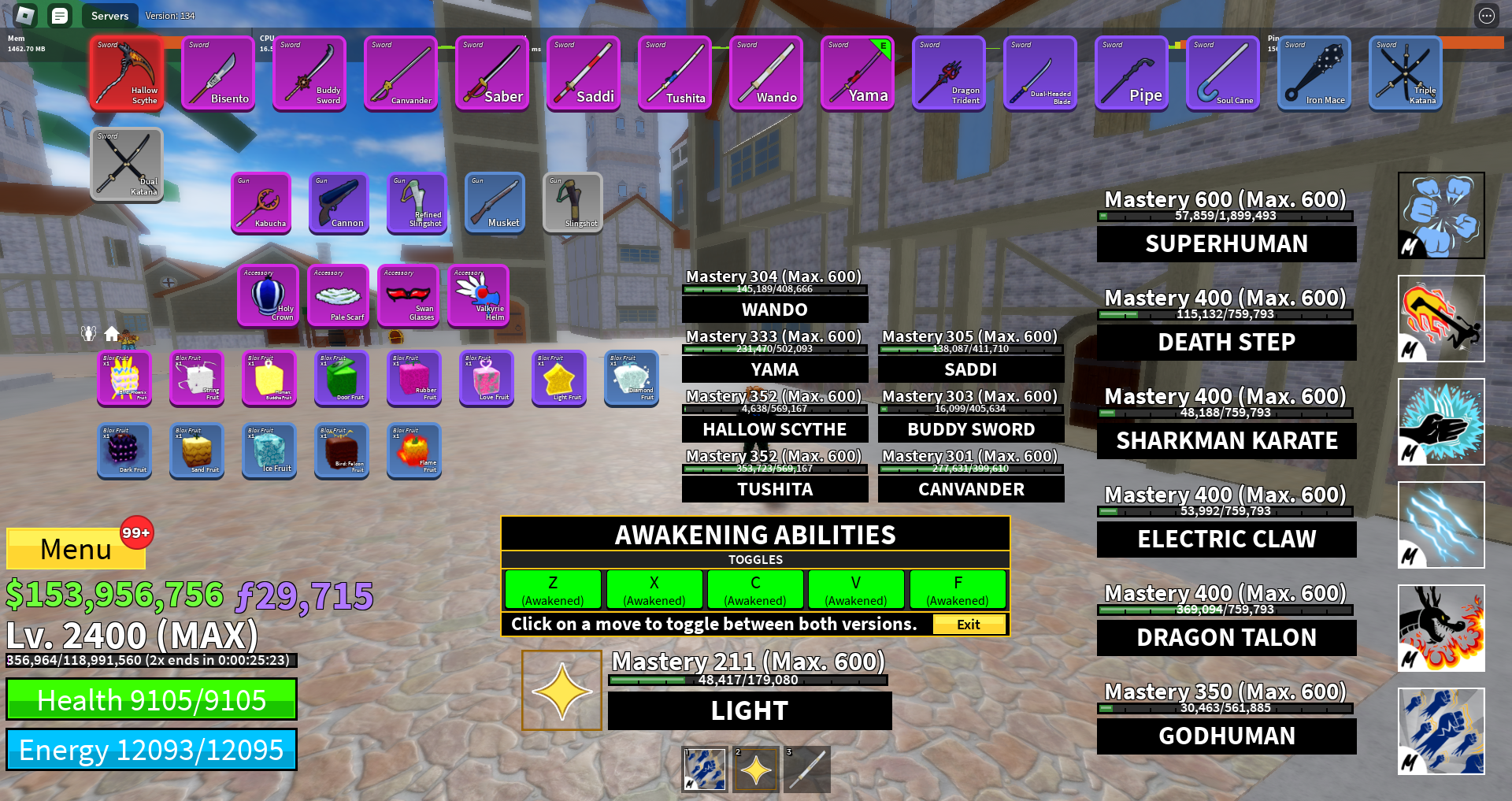The image size is (1512, 801).
Task: Toggle the V awakened move
Action: click(855, 590)
